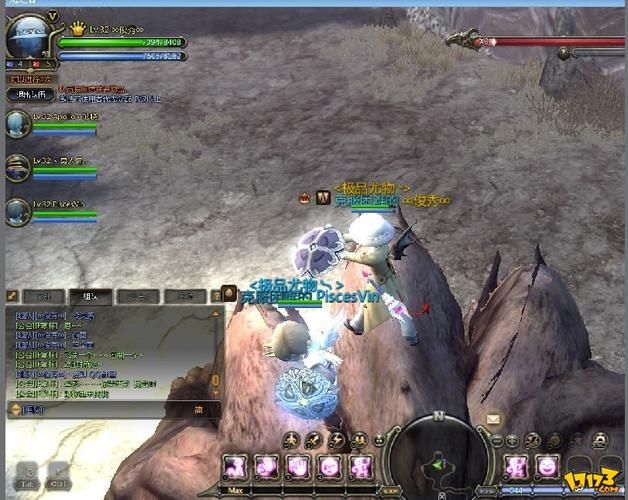
Task: Click the dark button below the player portrait
Action: pyautogui.click(x=28, y=94)
